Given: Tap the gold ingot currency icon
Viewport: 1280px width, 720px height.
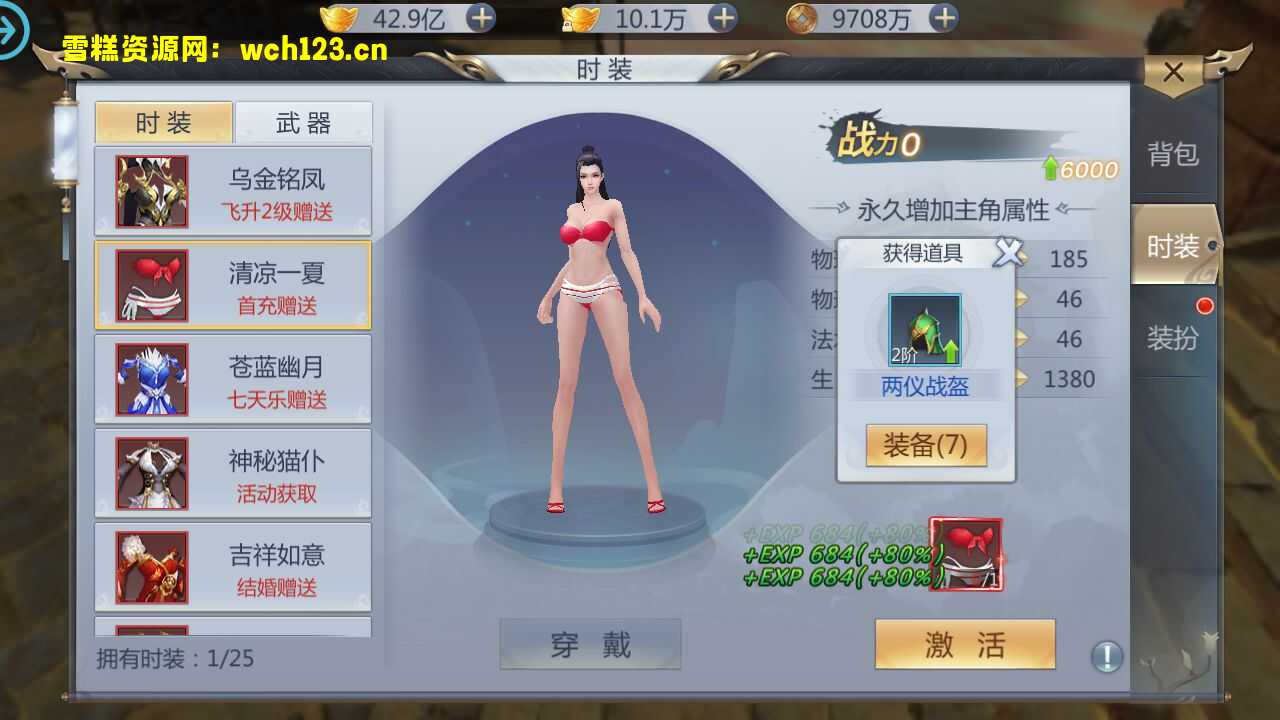Looking at the screenshot, I should (340, 17).
